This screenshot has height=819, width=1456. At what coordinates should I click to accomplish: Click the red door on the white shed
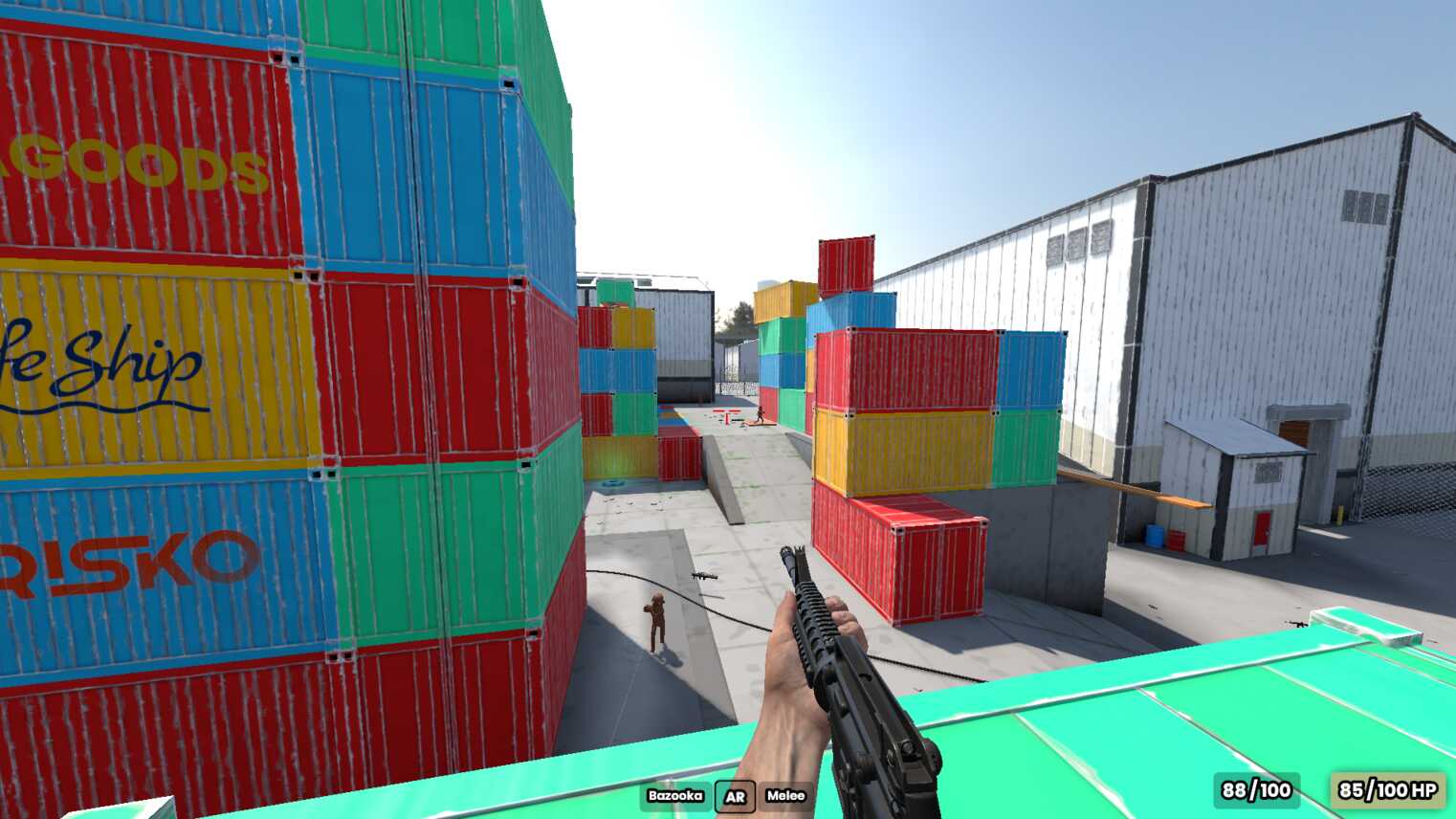pos(1262,529)
